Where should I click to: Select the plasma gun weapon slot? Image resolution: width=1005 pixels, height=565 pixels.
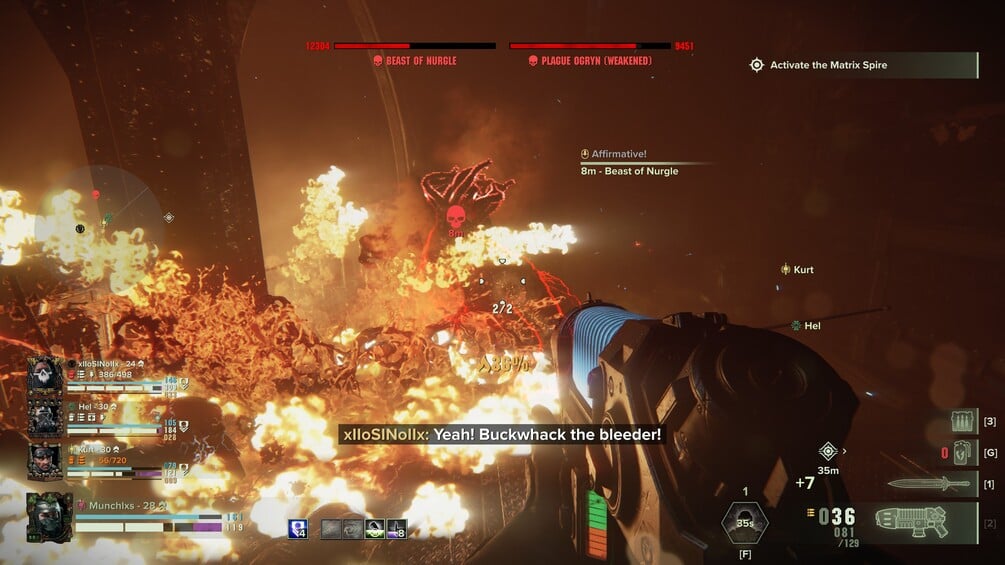coord(912,522)
